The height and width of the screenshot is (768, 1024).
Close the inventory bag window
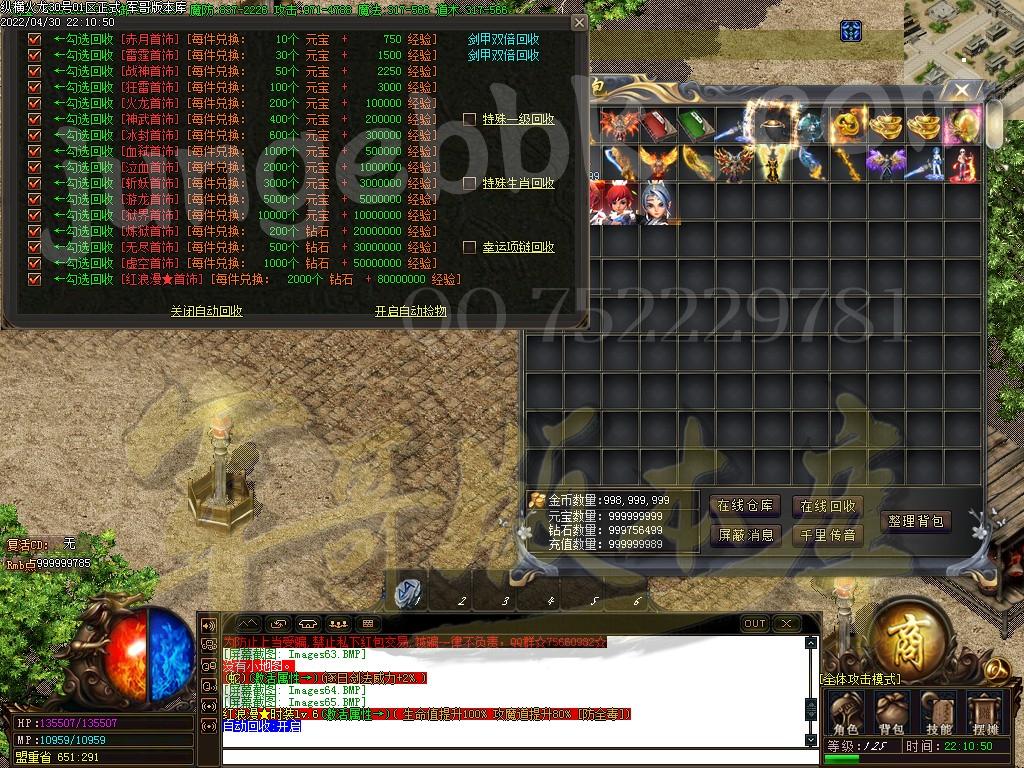(x=961, y=91)
